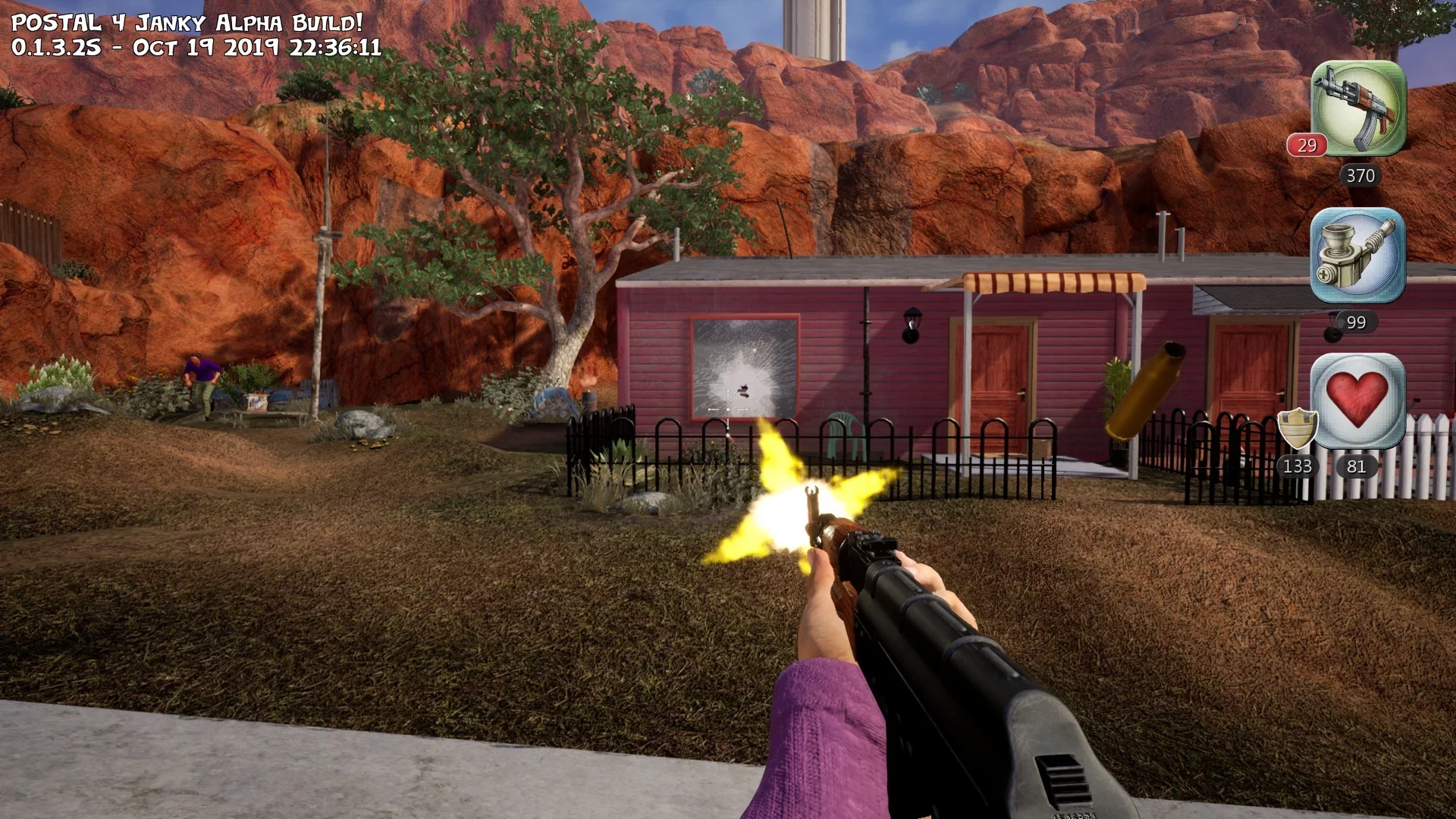Image resolution: width=1456 pixels, height=819 pixels.
Task: Select the AK-47 weapon icon
Action: pyautogui.click(x=1358, y=108)
